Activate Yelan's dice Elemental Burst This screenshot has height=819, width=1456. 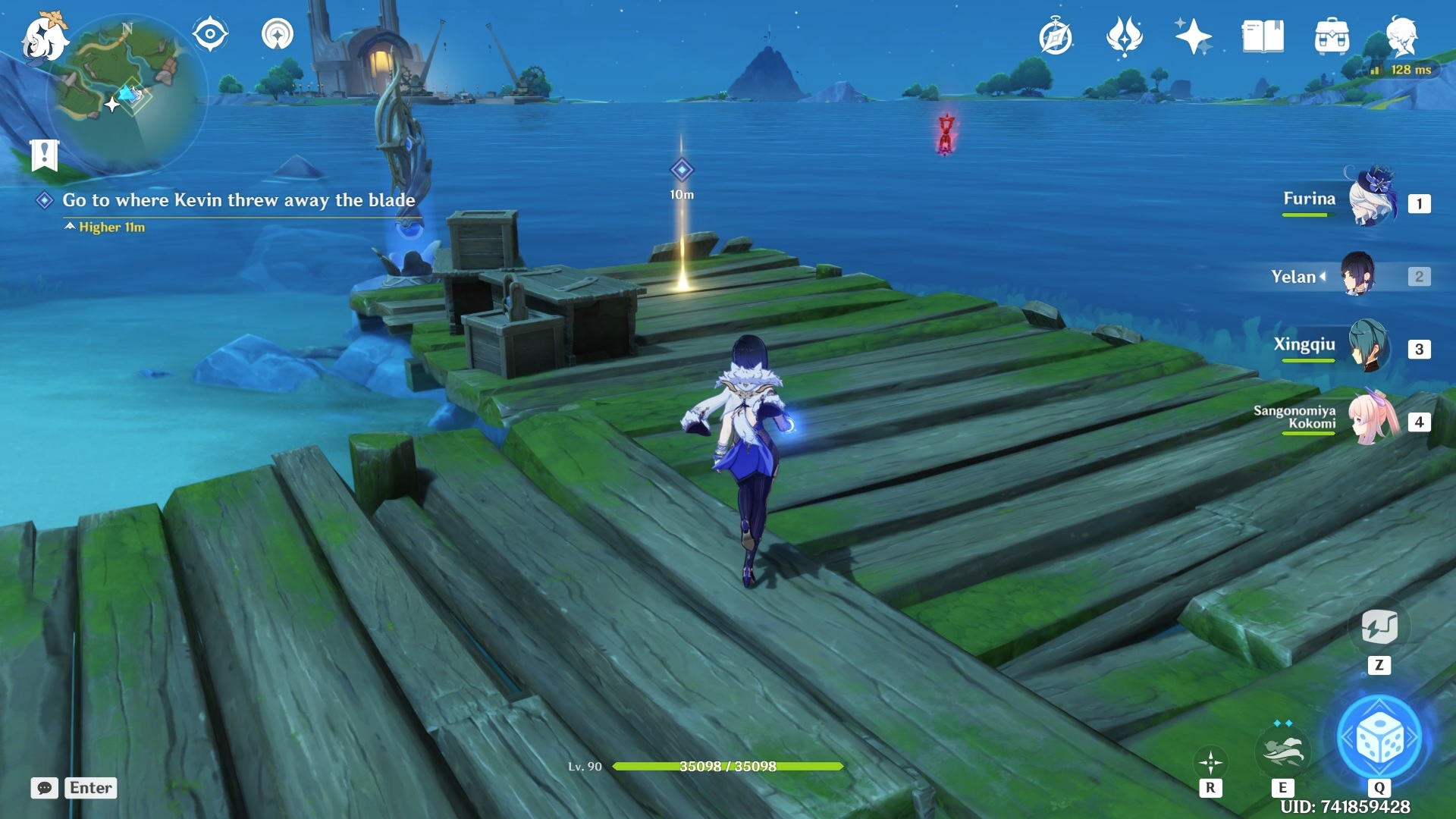(1379, 738)
